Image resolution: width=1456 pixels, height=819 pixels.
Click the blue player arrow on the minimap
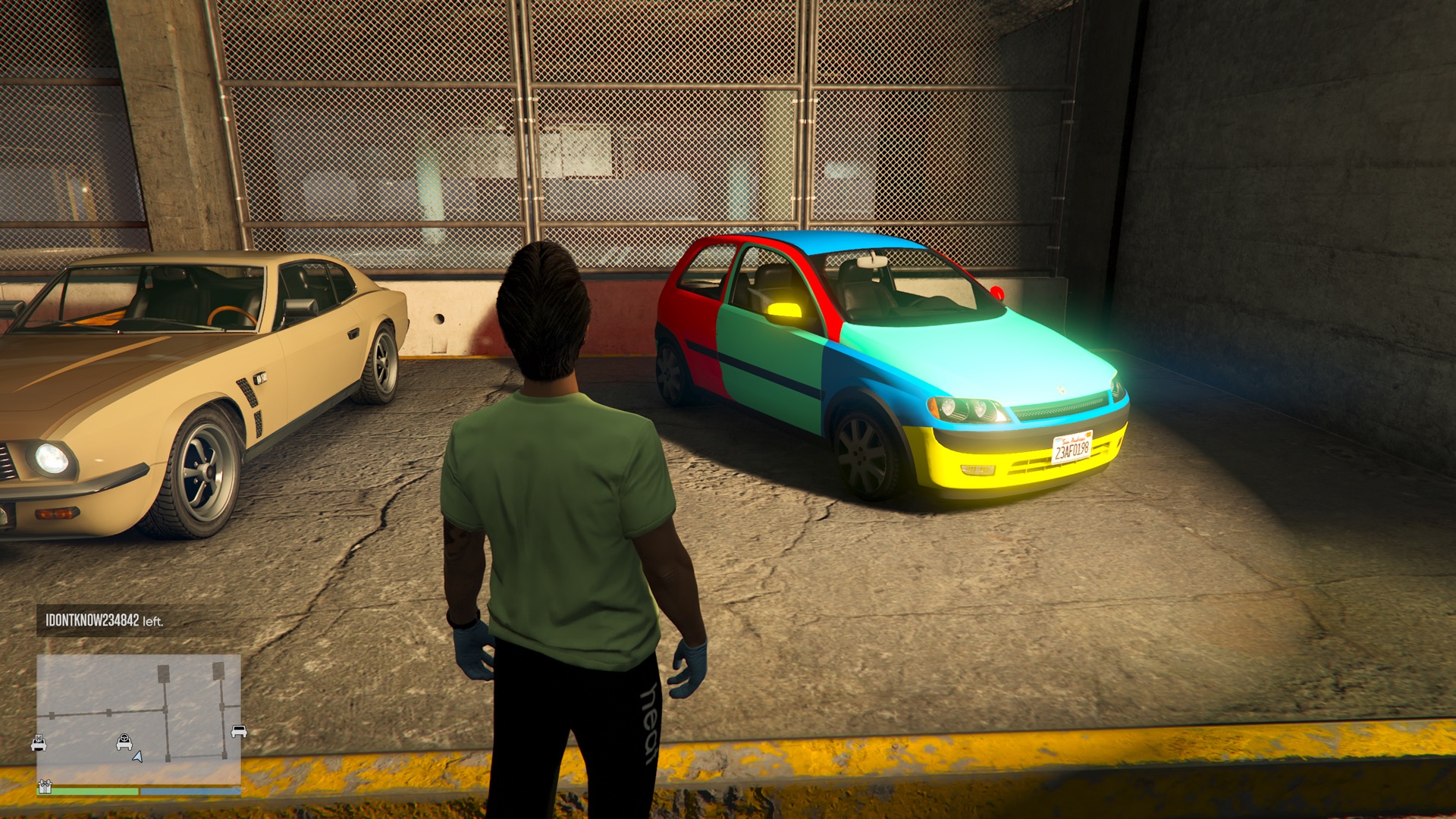click(x=138, y=756)
